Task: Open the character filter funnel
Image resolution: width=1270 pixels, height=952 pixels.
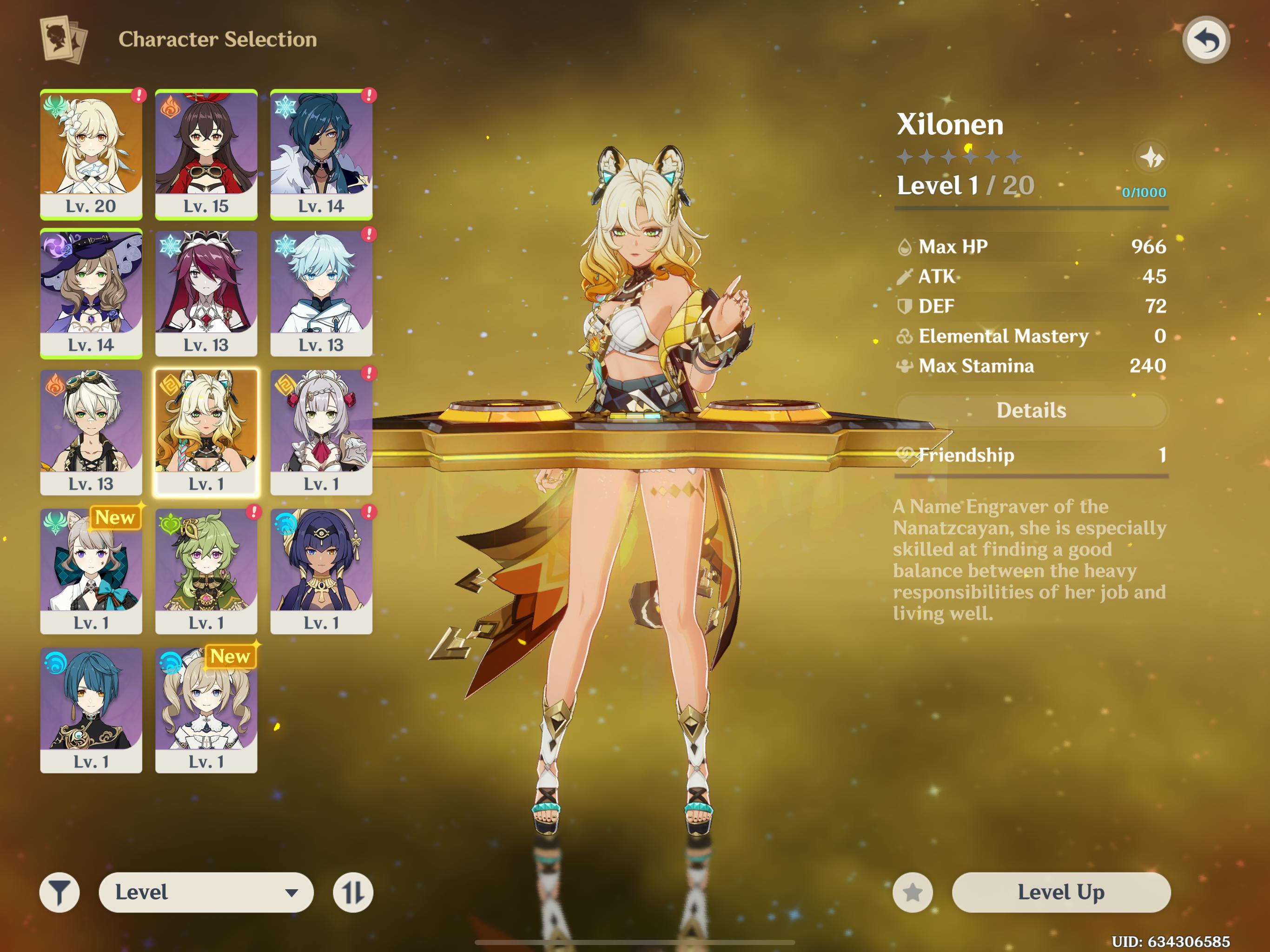Action: 59,892
